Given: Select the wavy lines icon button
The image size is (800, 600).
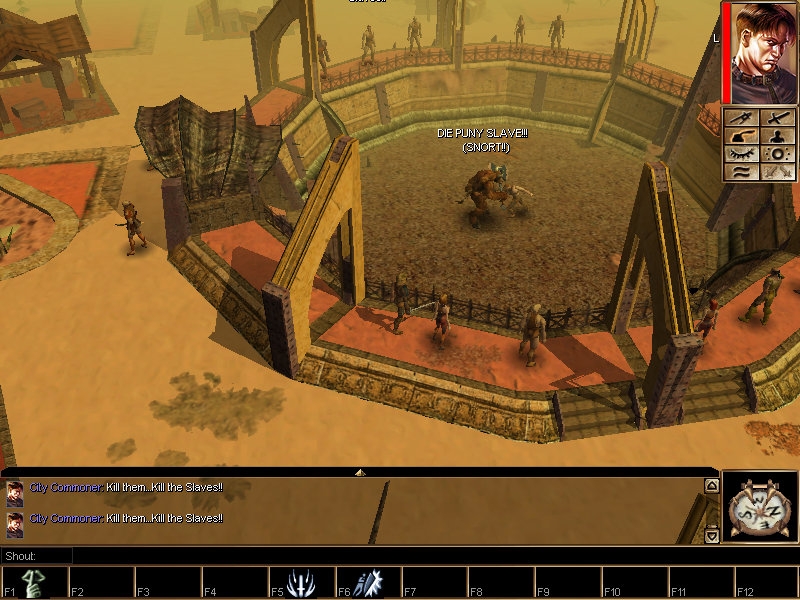Looking at the screenshot, I should [742, 172].
